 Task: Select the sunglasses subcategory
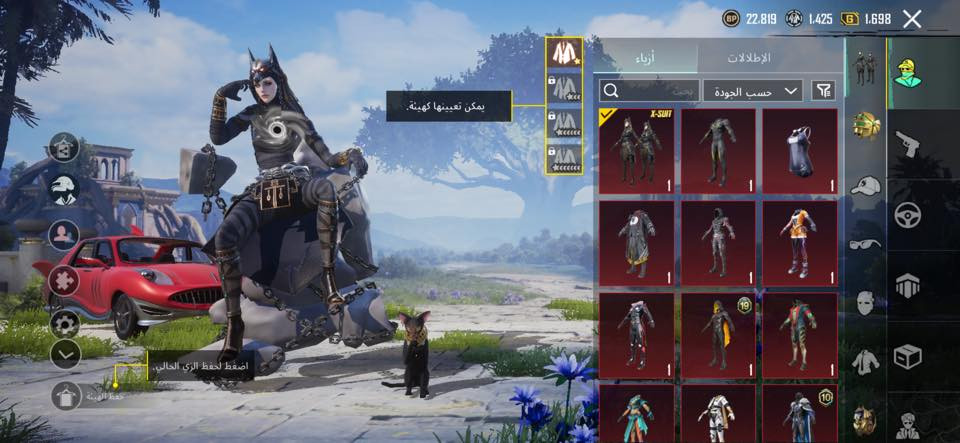[x=865, y=244]
